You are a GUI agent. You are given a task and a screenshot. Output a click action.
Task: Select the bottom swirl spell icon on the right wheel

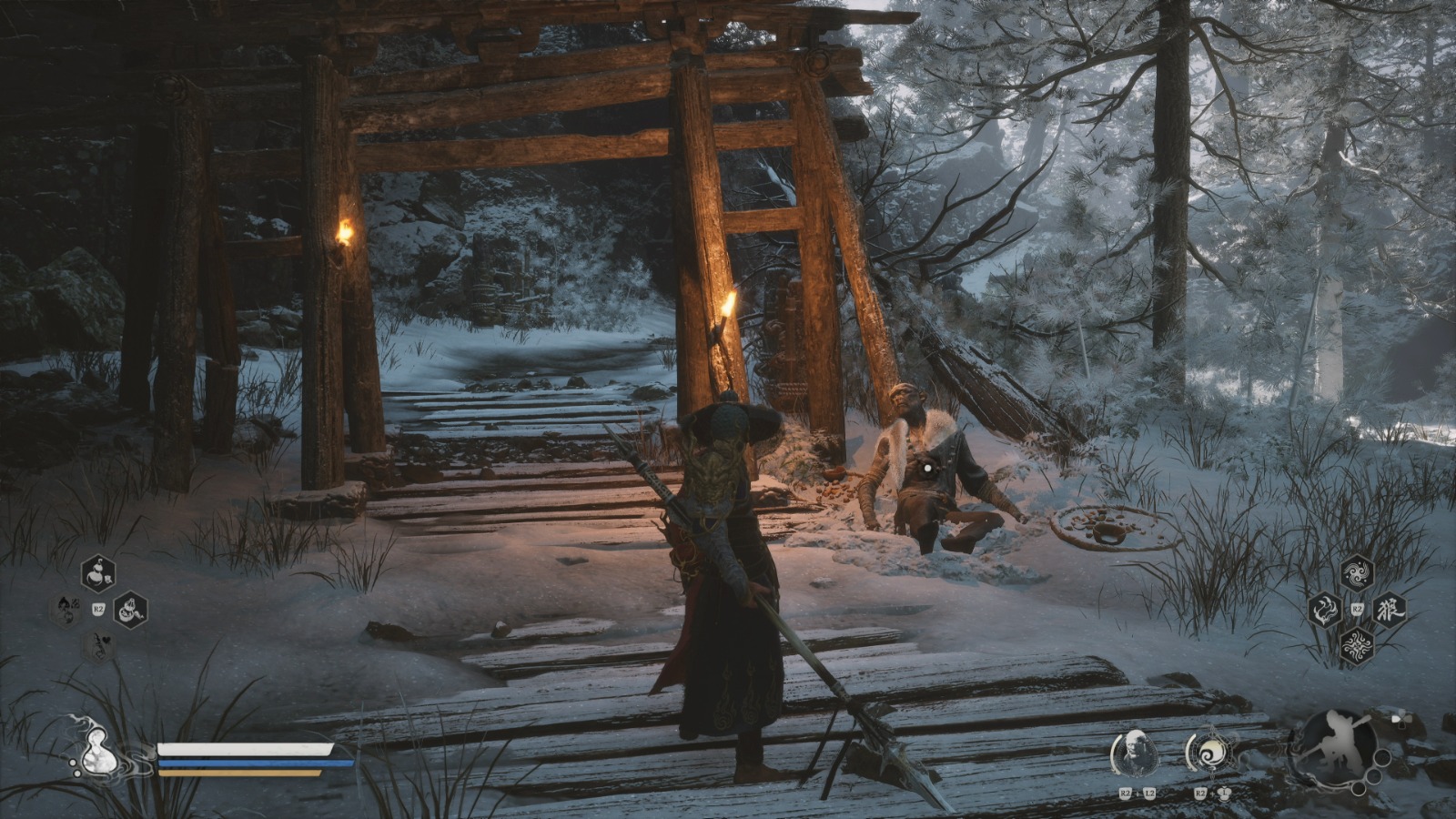tap(1356, 644)
